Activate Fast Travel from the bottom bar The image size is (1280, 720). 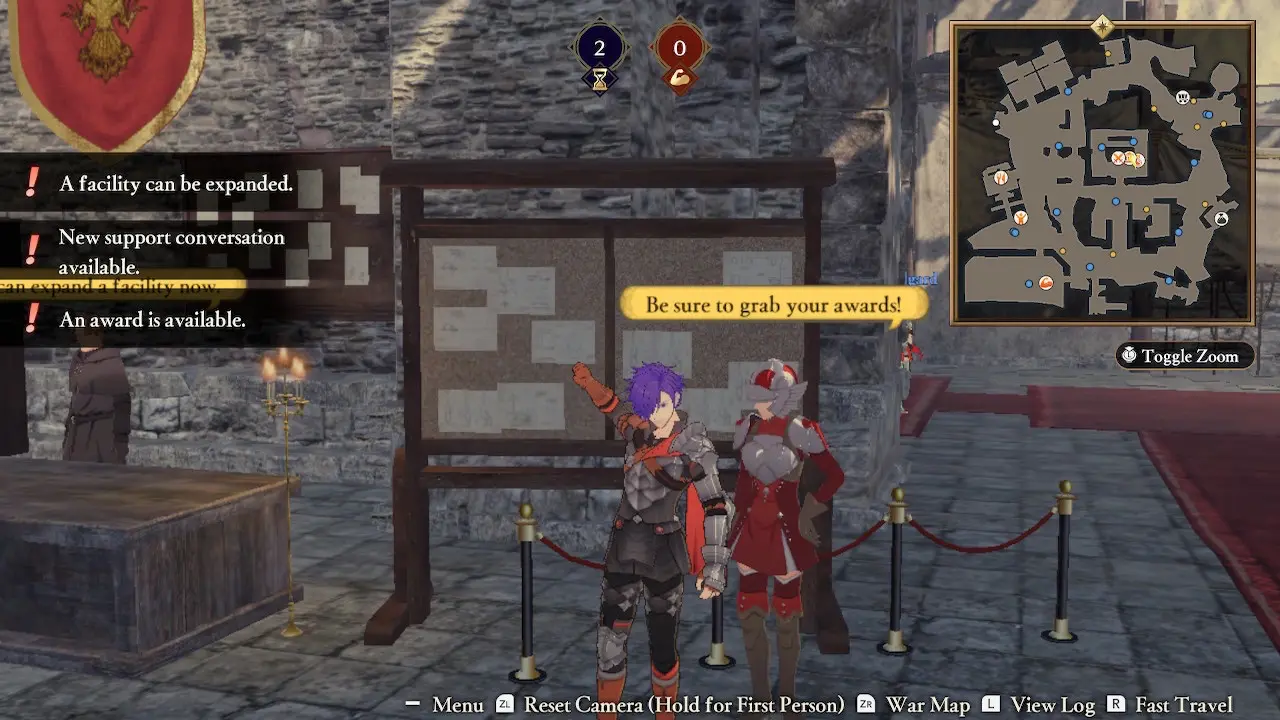[x=1182, y=705]
